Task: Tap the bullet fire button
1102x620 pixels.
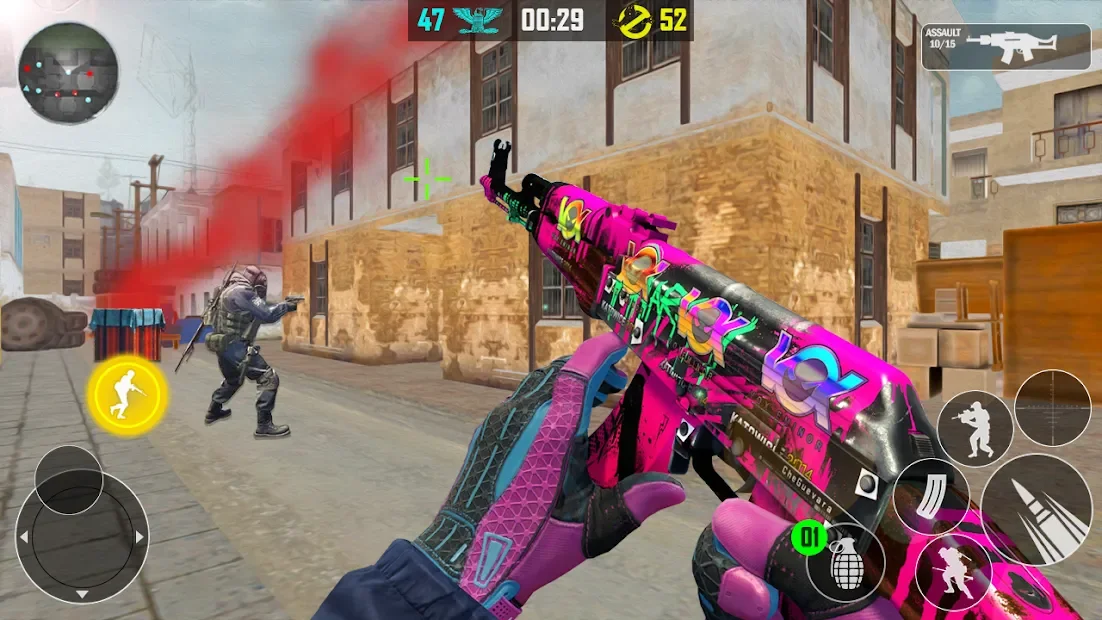Action: pos(1035,509)
